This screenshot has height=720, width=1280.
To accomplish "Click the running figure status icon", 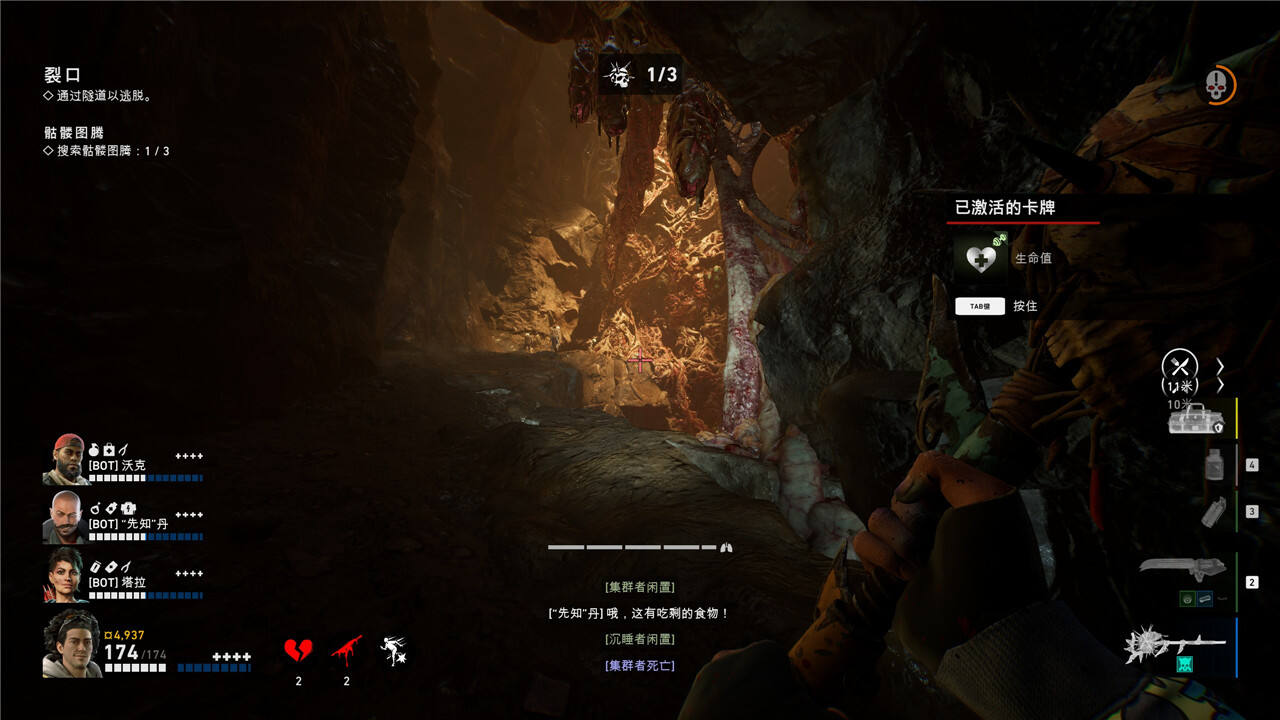I will [393, 652].
